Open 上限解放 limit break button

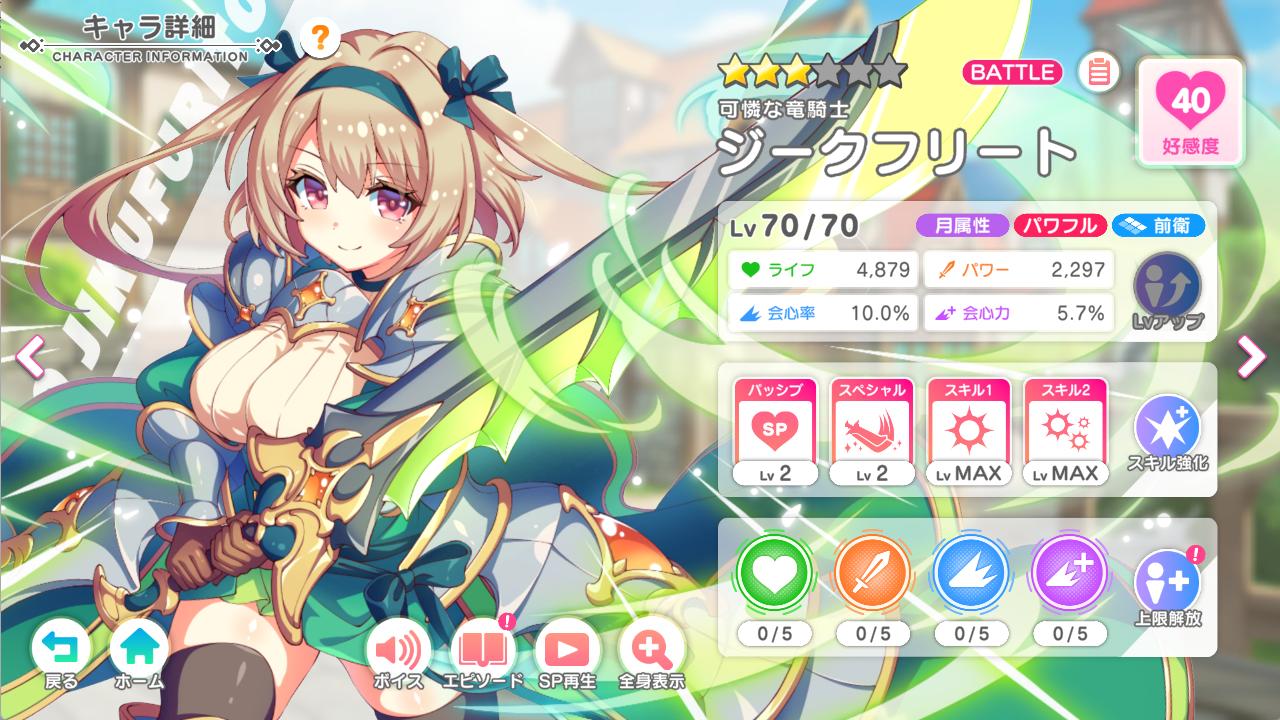pos(1167,586)
